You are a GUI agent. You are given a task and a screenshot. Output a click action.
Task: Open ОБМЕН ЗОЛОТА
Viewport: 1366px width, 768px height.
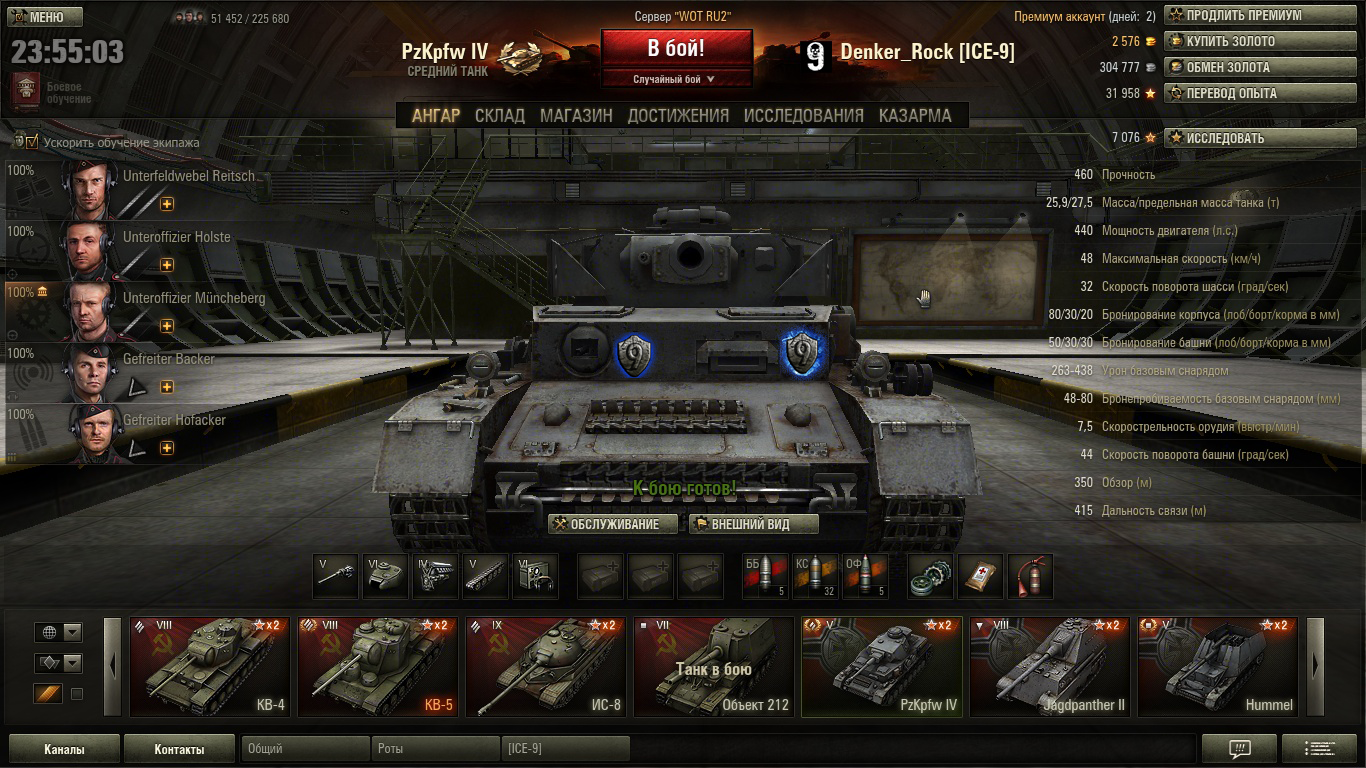click(x=1244, y=68)
